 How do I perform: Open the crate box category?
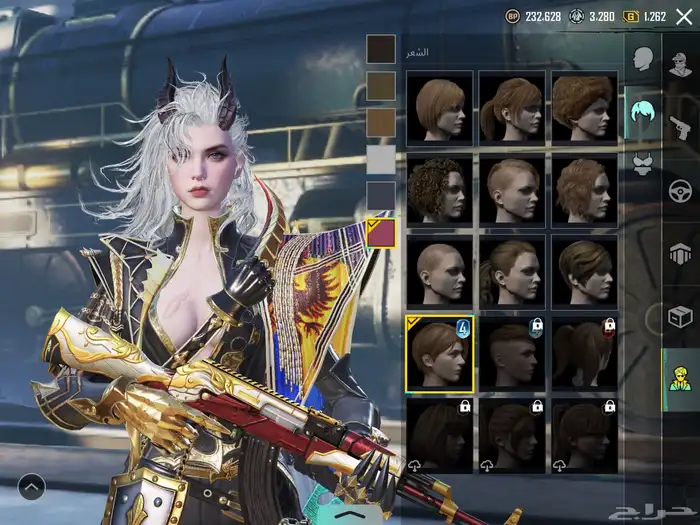point(681,317)
